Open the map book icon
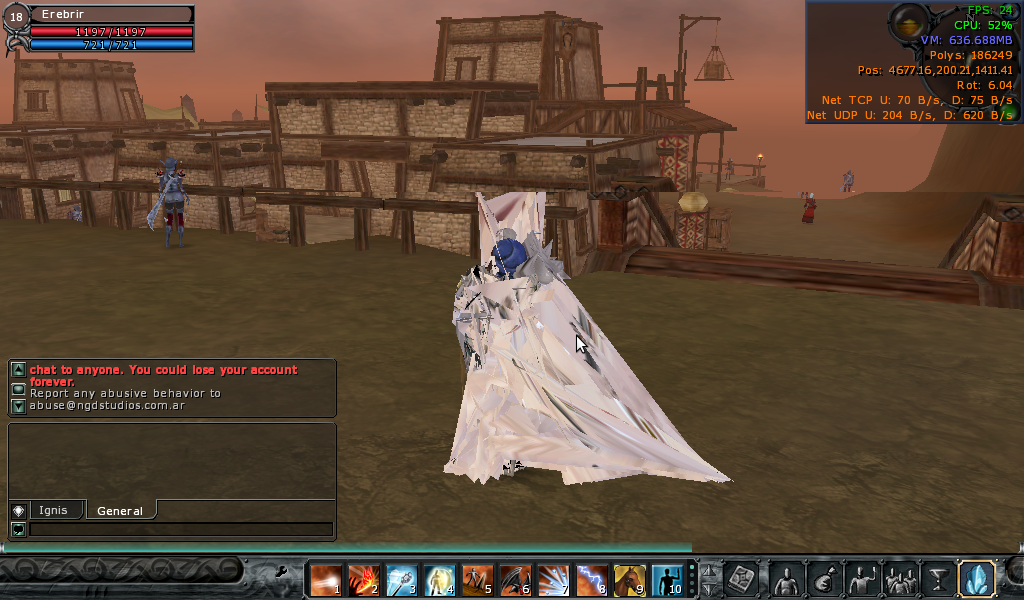Viewport: 1024px width, 600px height. pyautogui.click(x=743, y=579)
